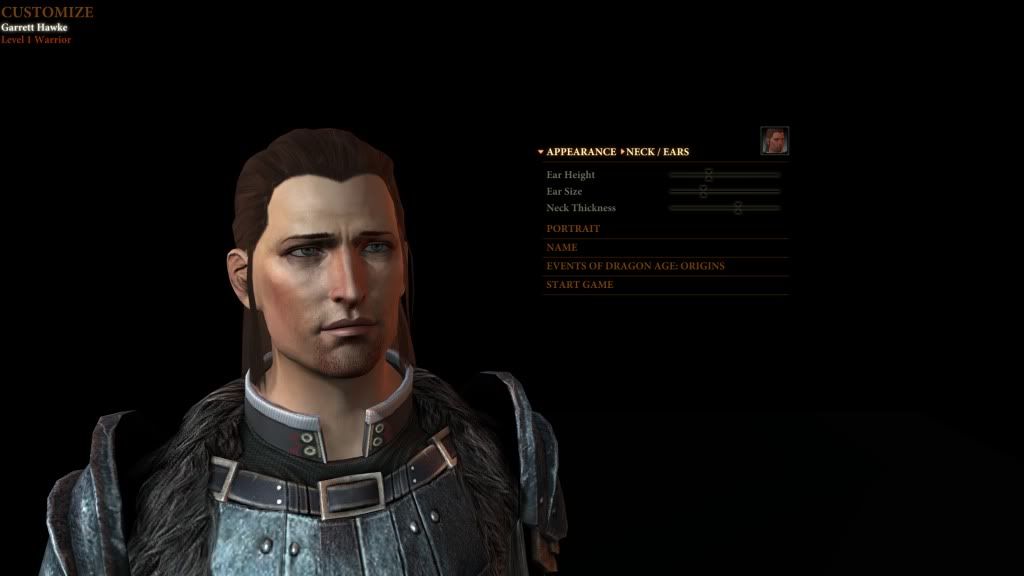This screenshot has height=576, width=1024.
Task: Choose Start Game
Action: (x=579, y=285)
